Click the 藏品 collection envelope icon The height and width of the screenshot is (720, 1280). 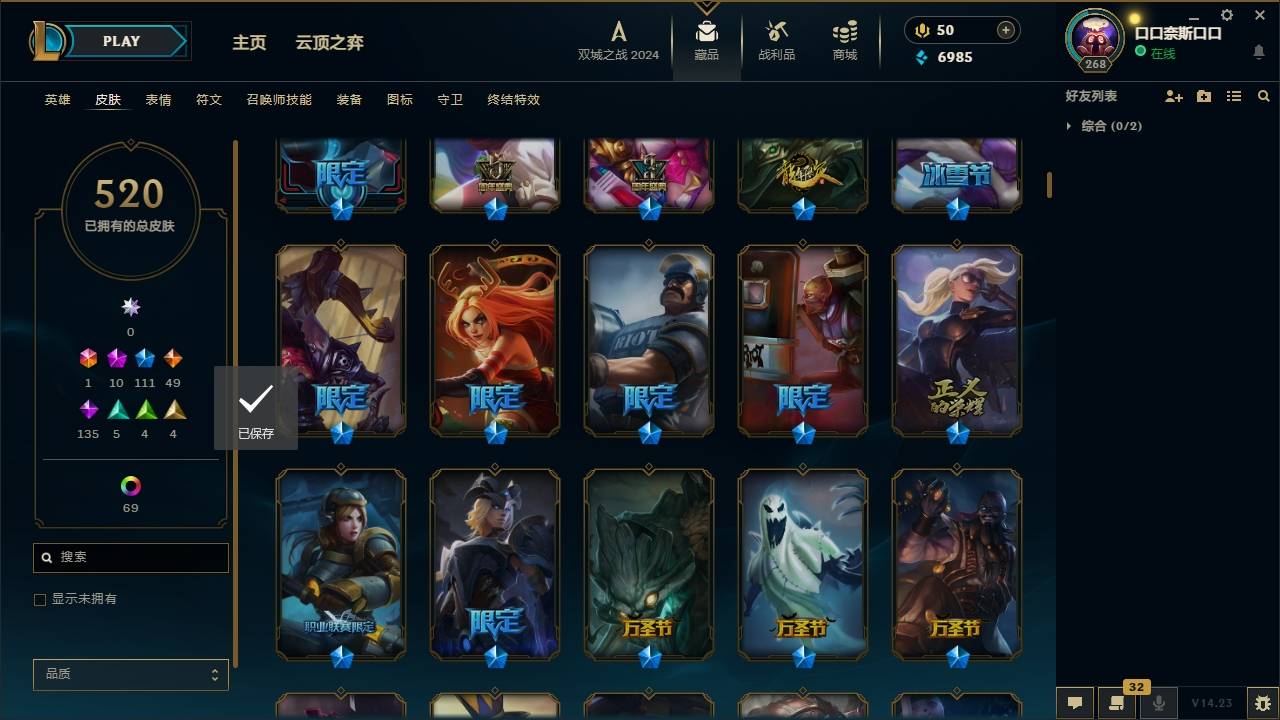[706, 30]
